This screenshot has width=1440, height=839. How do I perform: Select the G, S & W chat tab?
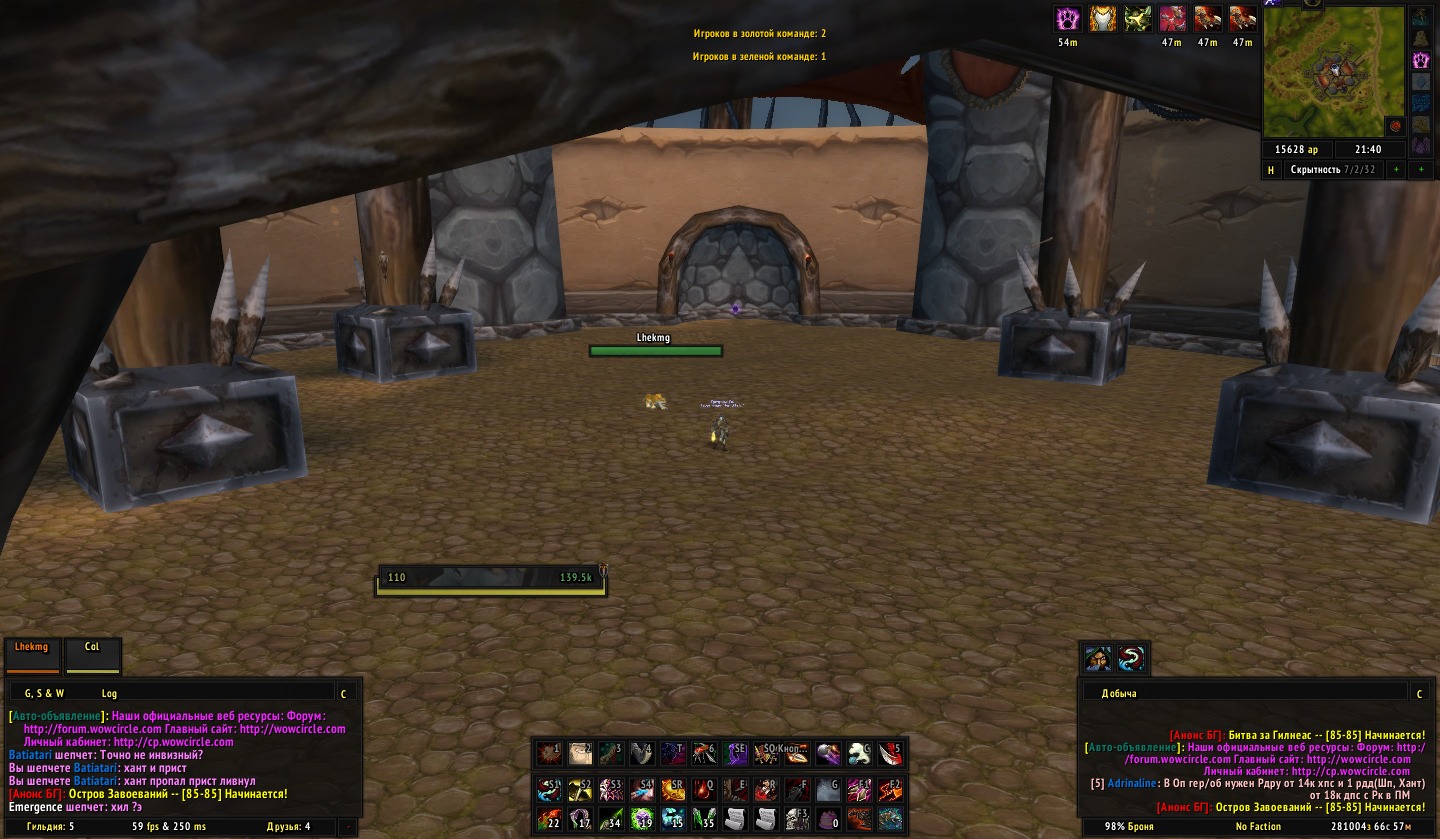coord(44,692)
